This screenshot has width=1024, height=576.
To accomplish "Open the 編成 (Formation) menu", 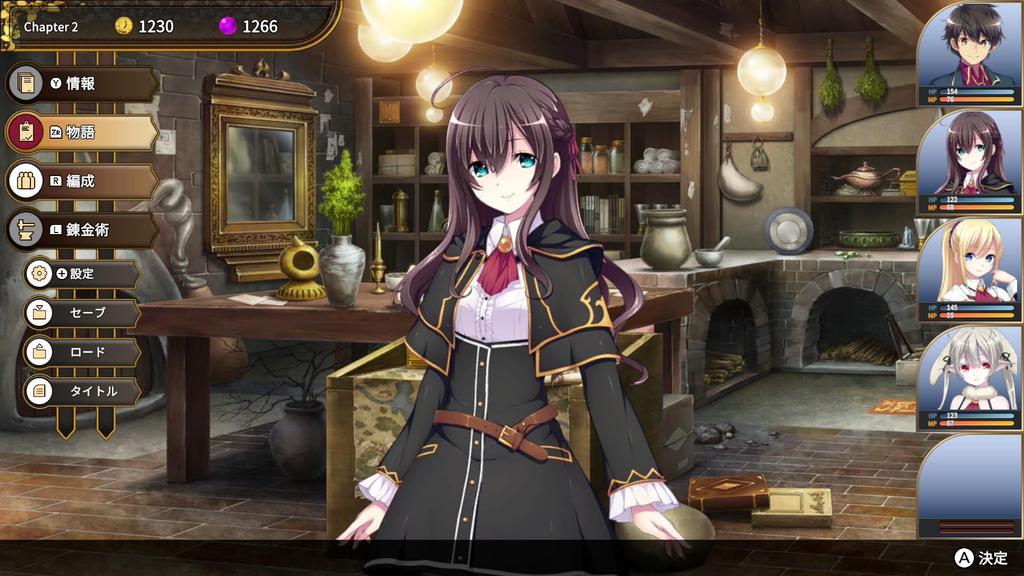I will pos(82,181).
